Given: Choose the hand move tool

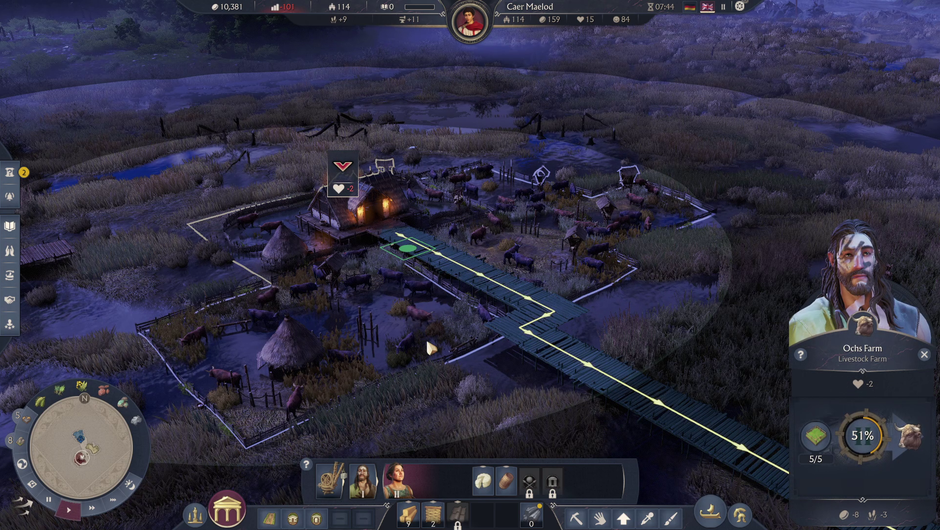Looking at the screenshot, I should pyautogui.click(x=600, y=518).
